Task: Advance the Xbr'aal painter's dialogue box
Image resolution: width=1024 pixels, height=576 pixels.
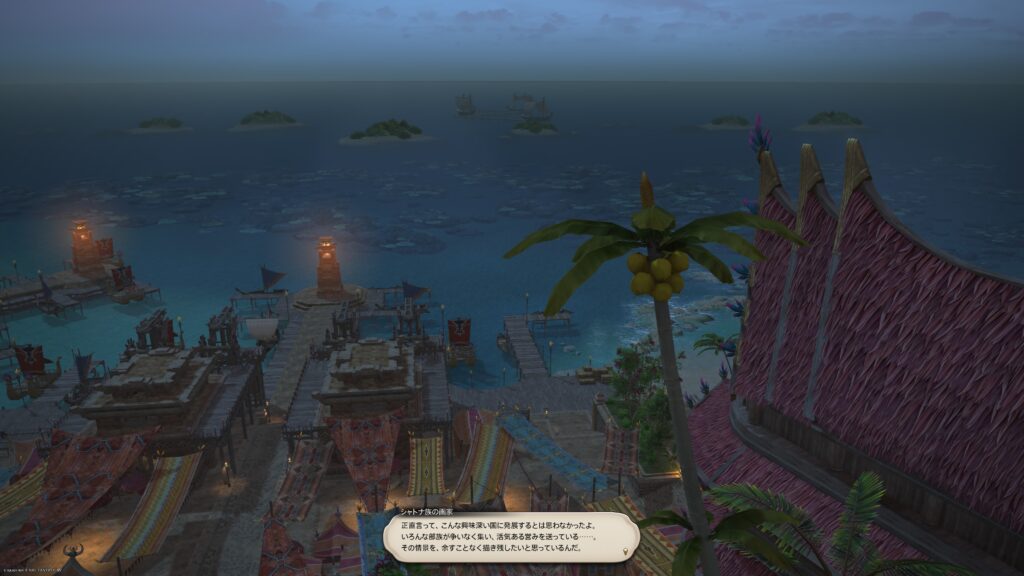Action: coord(510,537)
